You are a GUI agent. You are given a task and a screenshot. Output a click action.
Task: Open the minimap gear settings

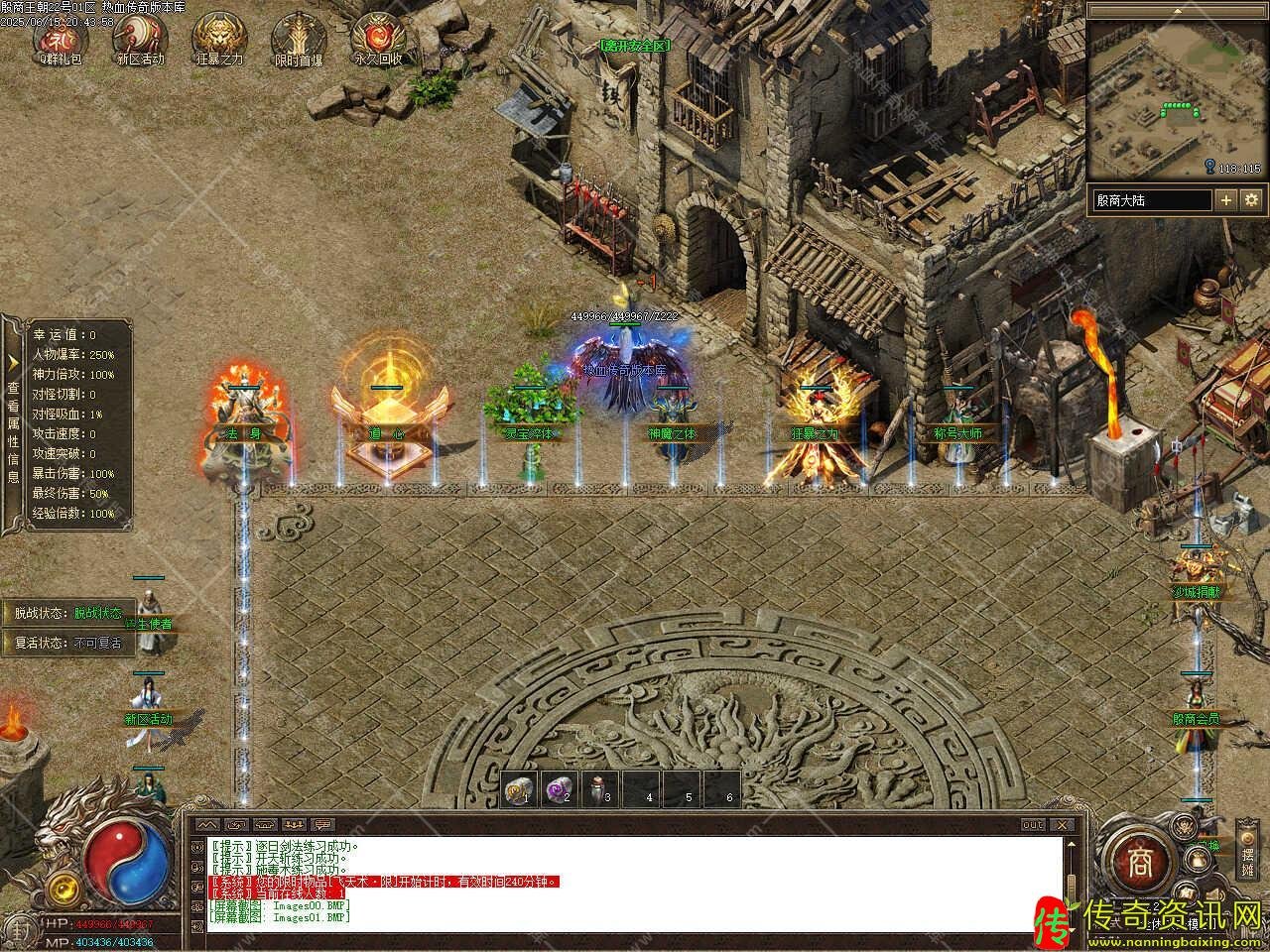tap(1251, 200)
